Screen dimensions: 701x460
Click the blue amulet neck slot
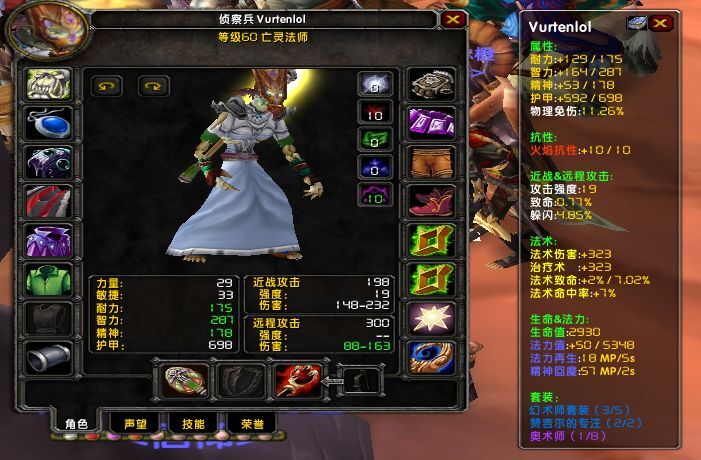point(44,124)
